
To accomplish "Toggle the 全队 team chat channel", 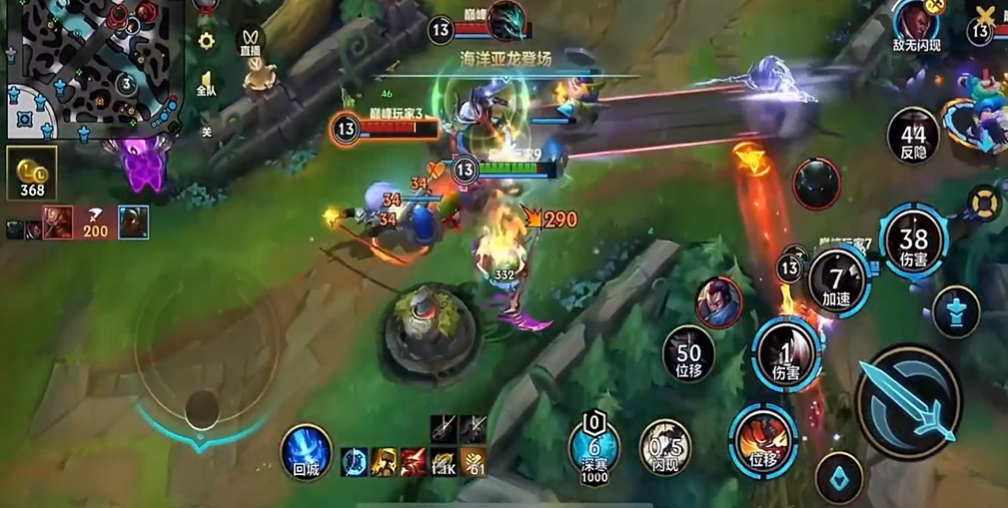I will pyautogui.click(x=207, y=82).
